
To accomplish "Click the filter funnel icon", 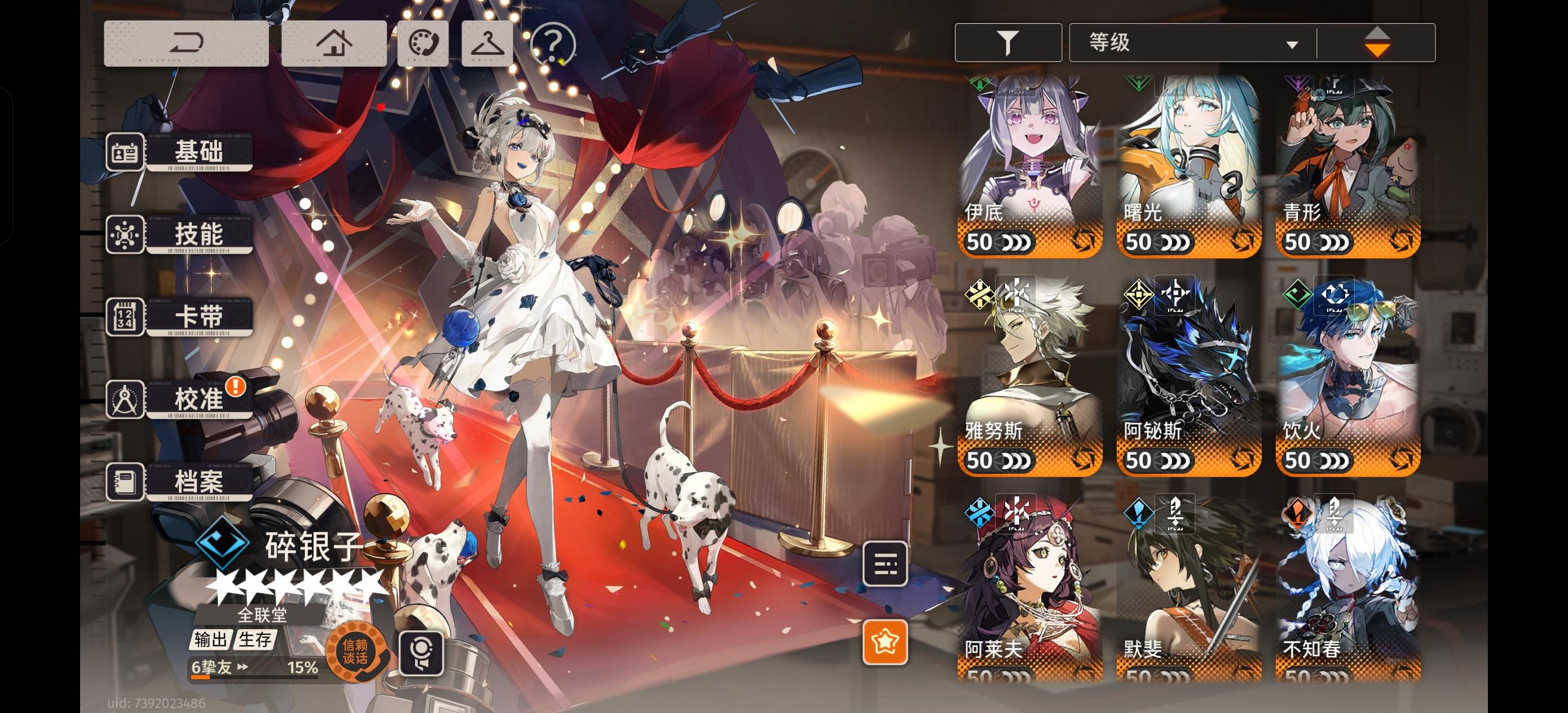I will (1007, 41).
